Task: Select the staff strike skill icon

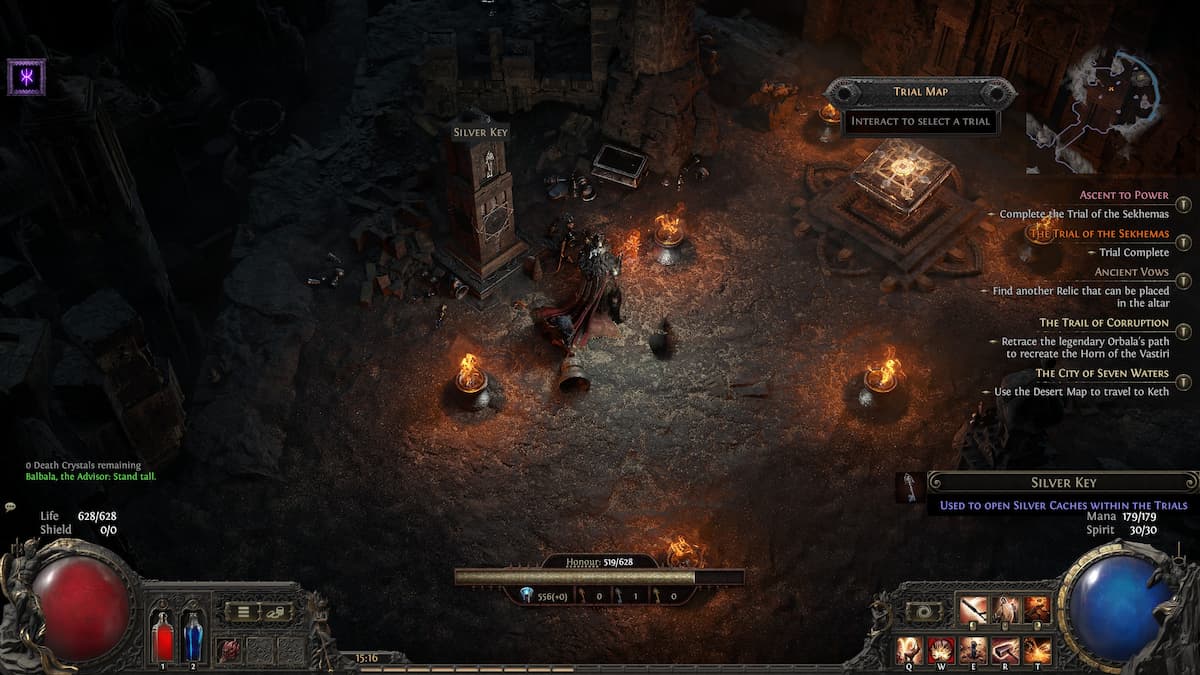Action: pos(973,610)
